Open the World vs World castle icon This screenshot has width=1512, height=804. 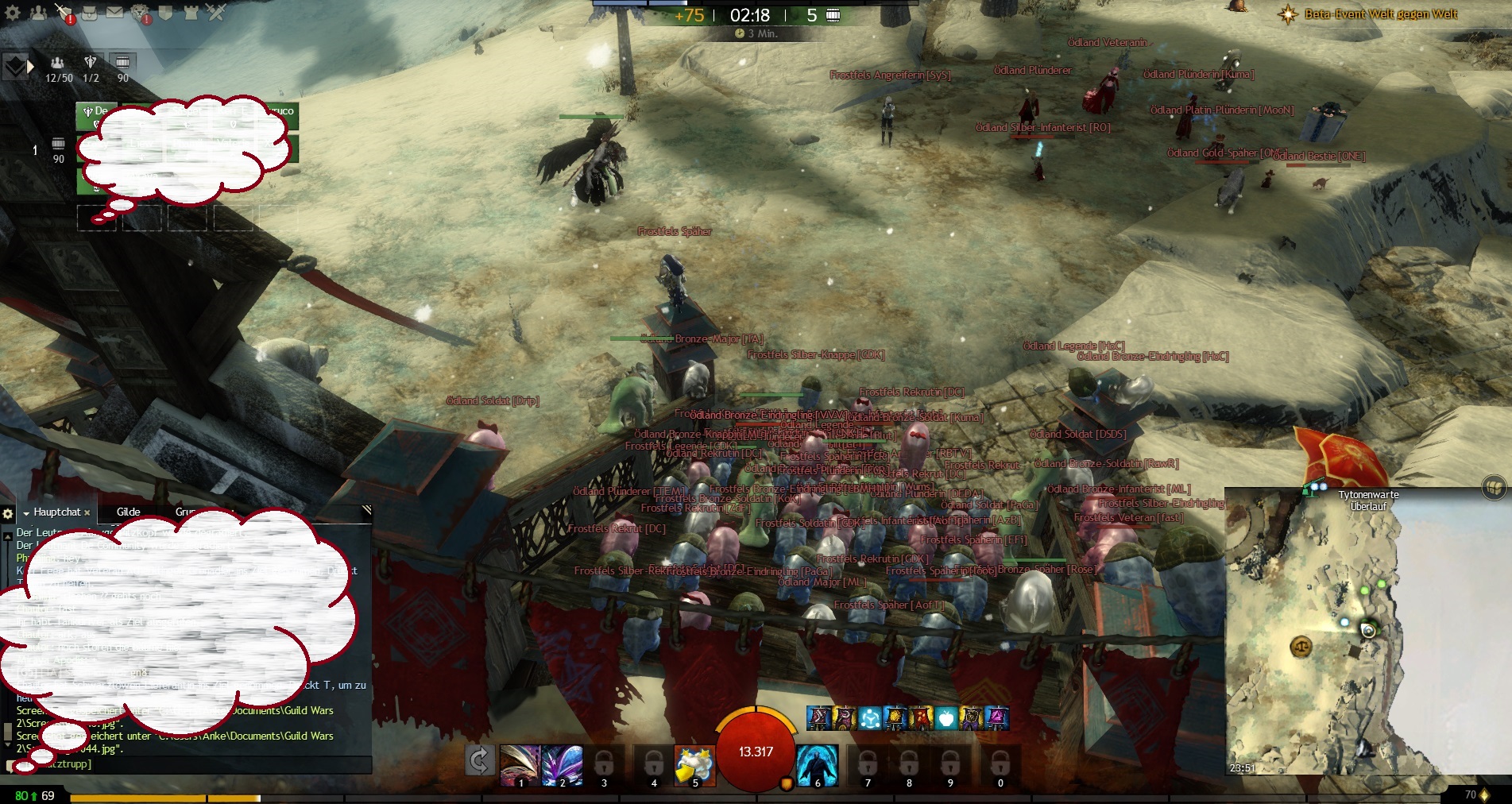[191, 13]
